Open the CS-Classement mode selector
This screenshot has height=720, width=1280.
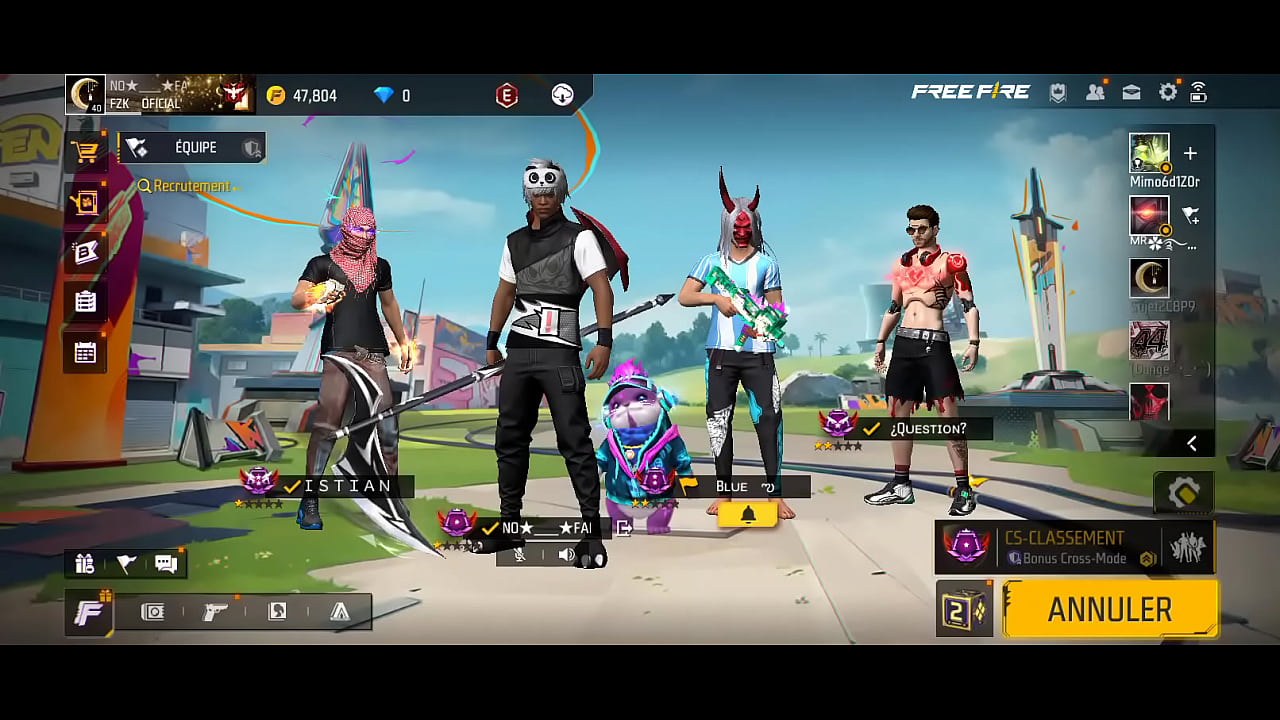[x=1074, y=547]
